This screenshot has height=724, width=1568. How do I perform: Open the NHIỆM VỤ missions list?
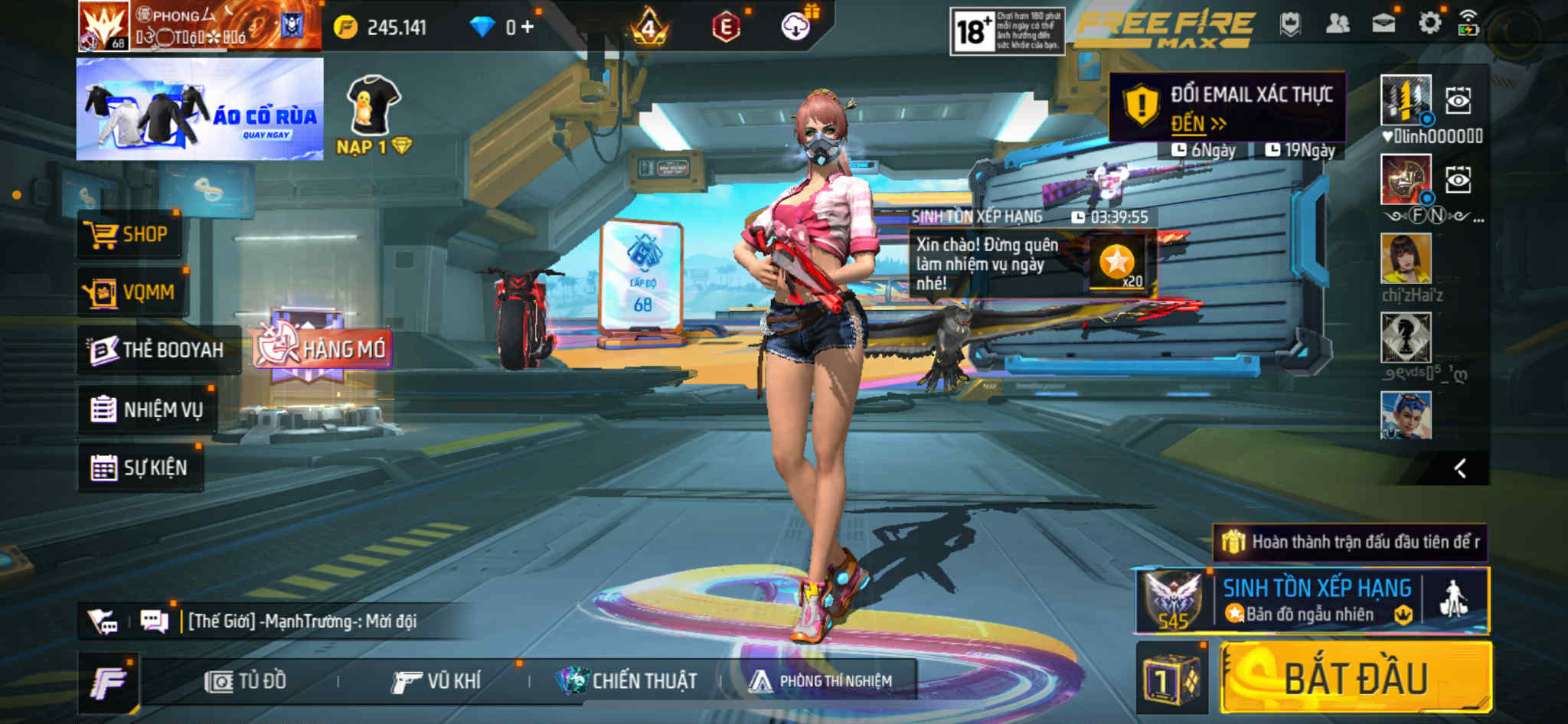147,409
